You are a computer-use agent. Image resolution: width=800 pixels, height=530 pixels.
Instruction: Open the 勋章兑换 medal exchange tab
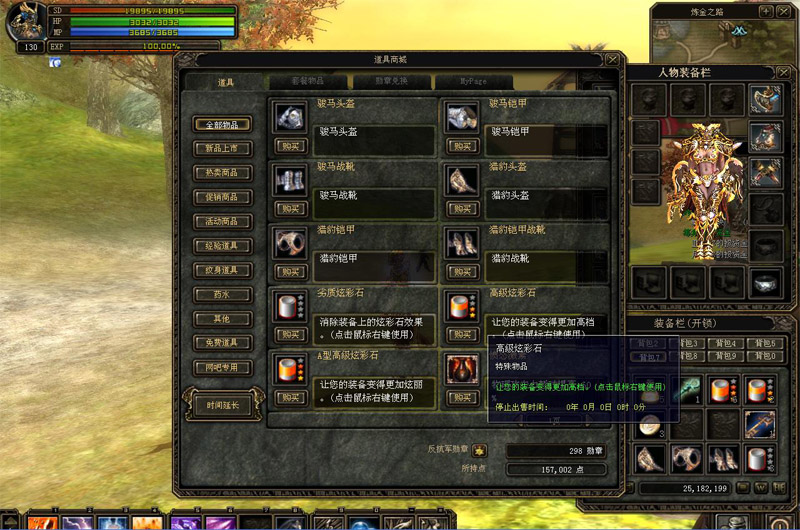390,82
